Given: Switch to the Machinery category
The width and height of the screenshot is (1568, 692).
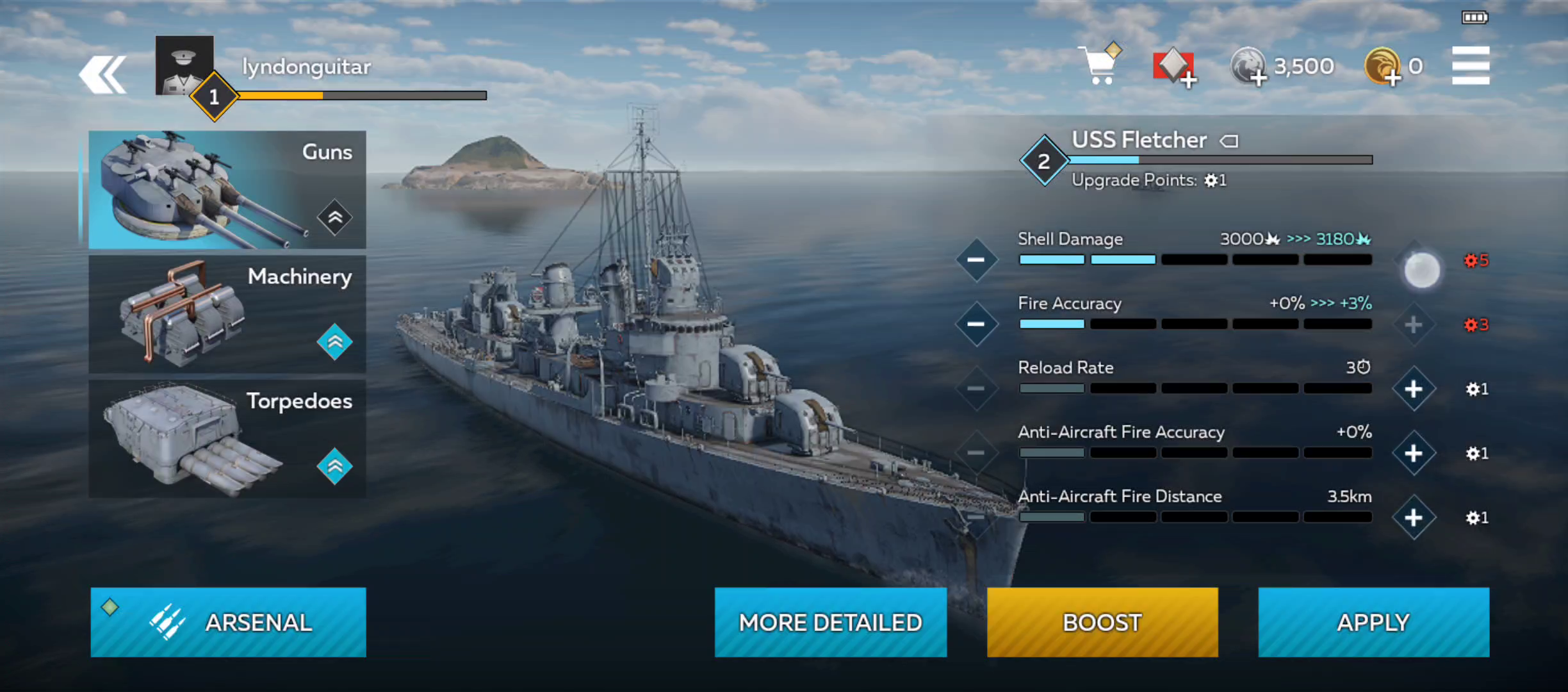Looking at the screenshot, I should 227,314.
